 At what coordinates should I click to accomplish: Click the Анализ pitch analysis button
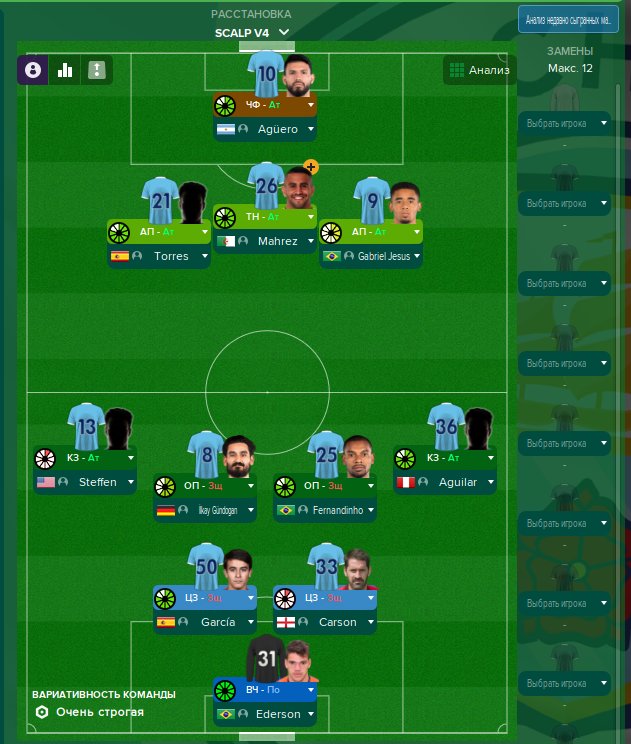480,70
